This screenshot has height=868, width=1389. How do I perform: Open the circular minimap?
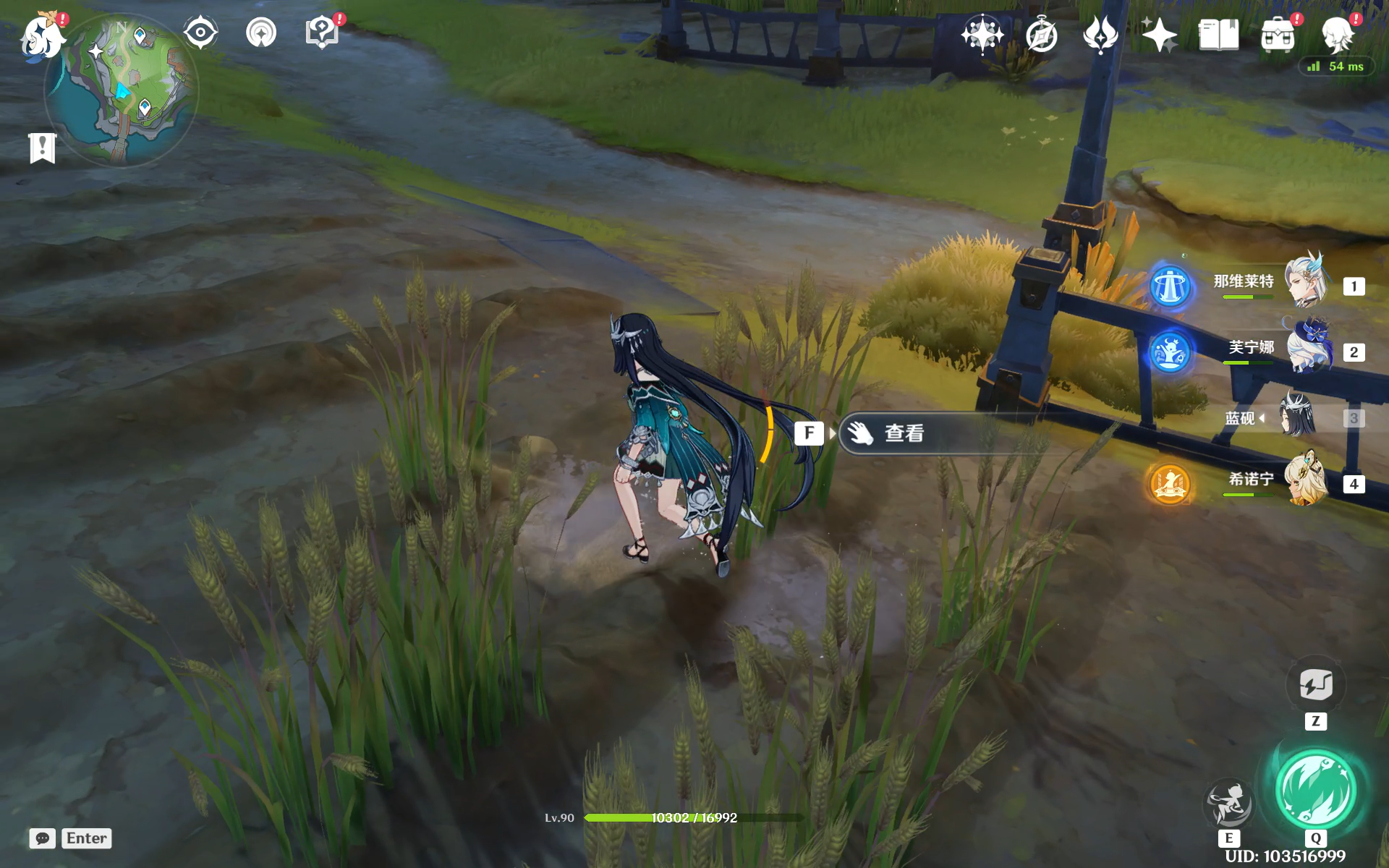tap(122, 90)
